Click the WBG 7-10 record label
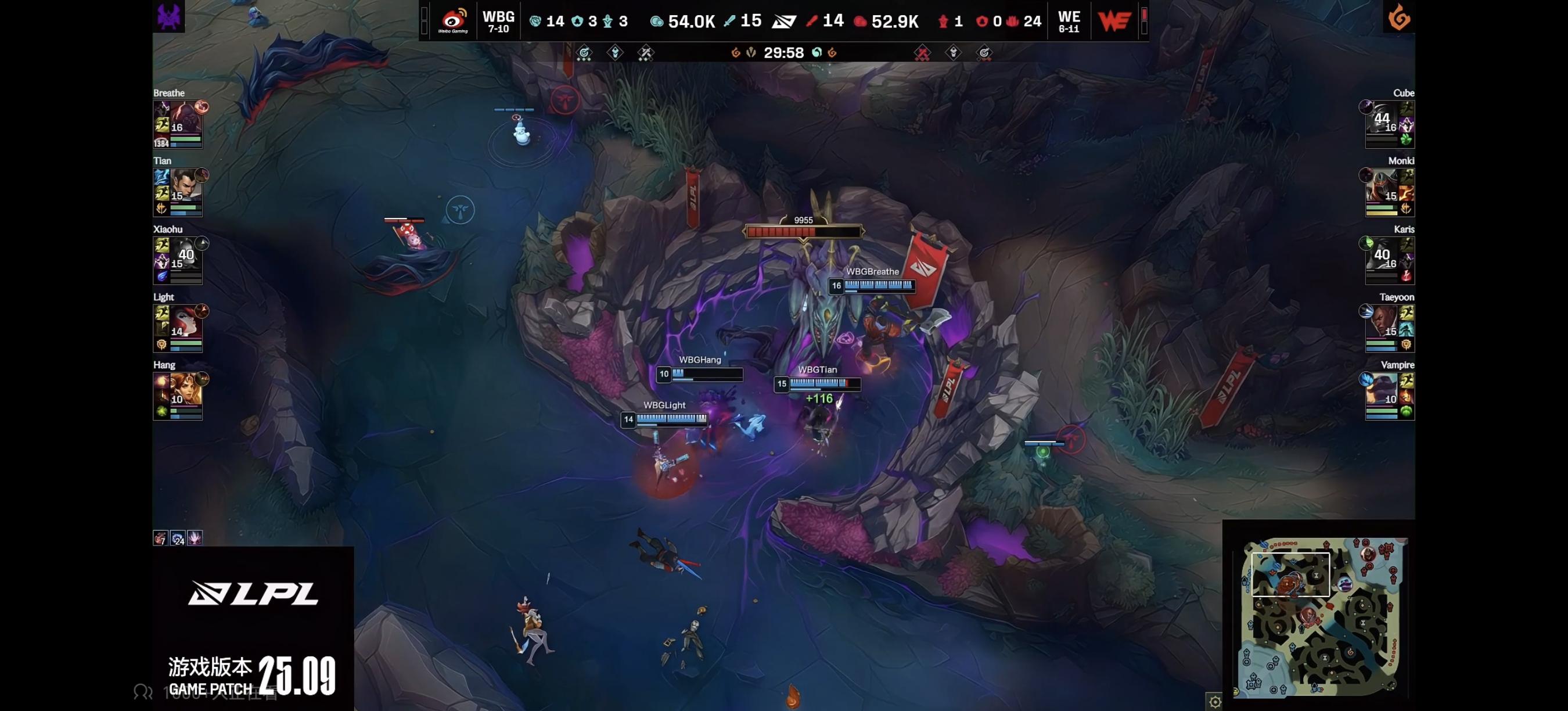The height and width of the screenshot is (711, 1568). click(498, 28)
